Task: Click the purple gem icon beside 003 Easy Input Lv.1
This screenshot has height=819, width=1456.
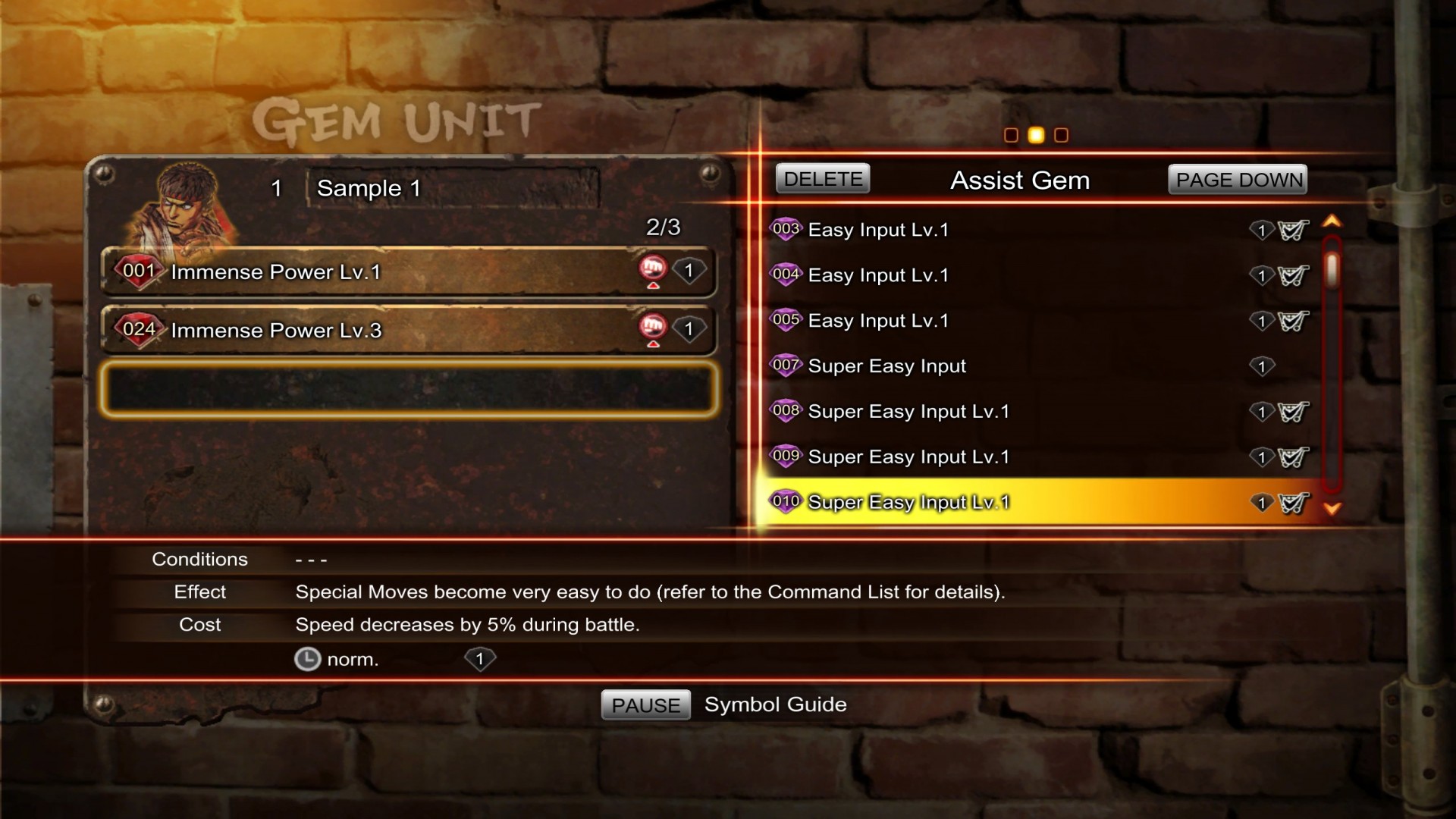Action: (x=786, y=228)
